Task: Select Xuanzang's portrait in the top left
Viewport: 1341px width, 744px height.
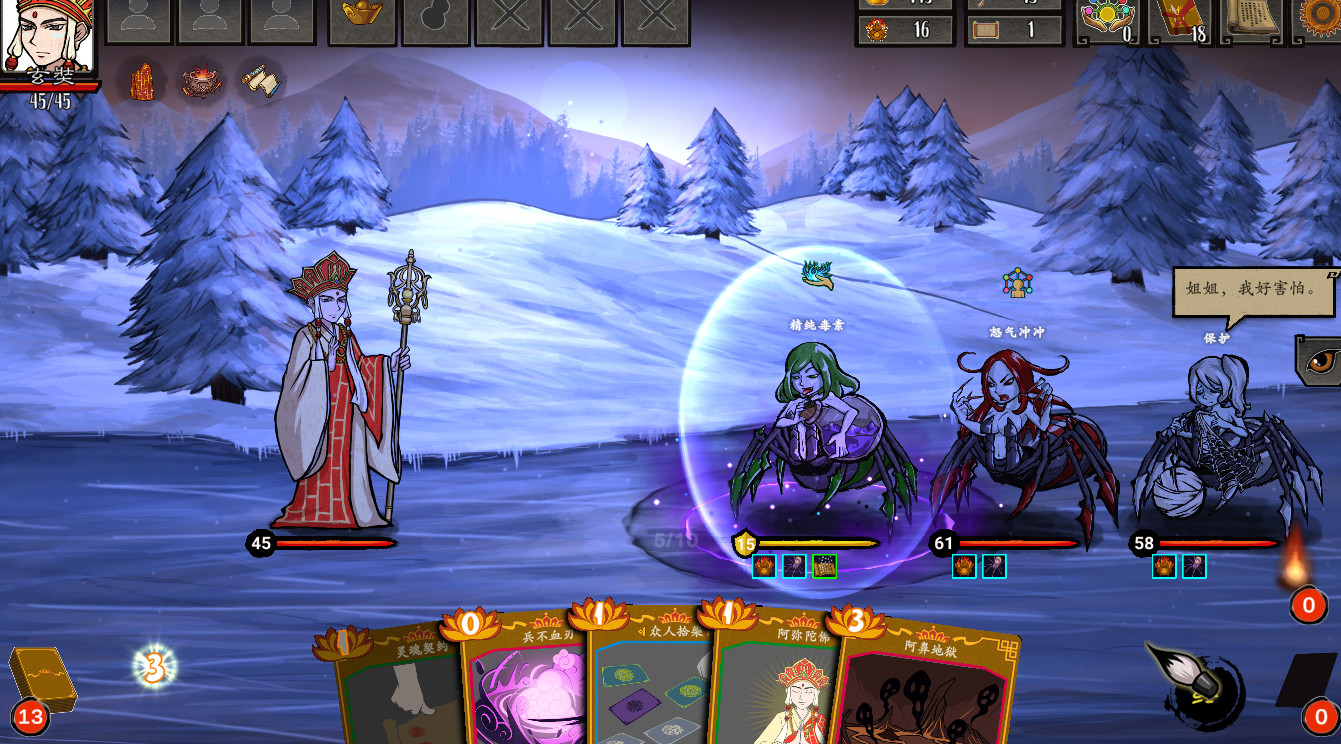Action: pyautogui.click(x=48, y=38)
